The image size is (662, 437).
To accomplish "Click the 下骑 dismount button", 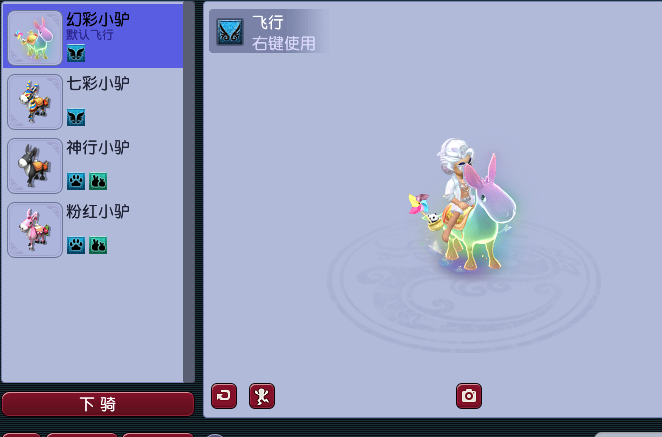I will point(97,404).
